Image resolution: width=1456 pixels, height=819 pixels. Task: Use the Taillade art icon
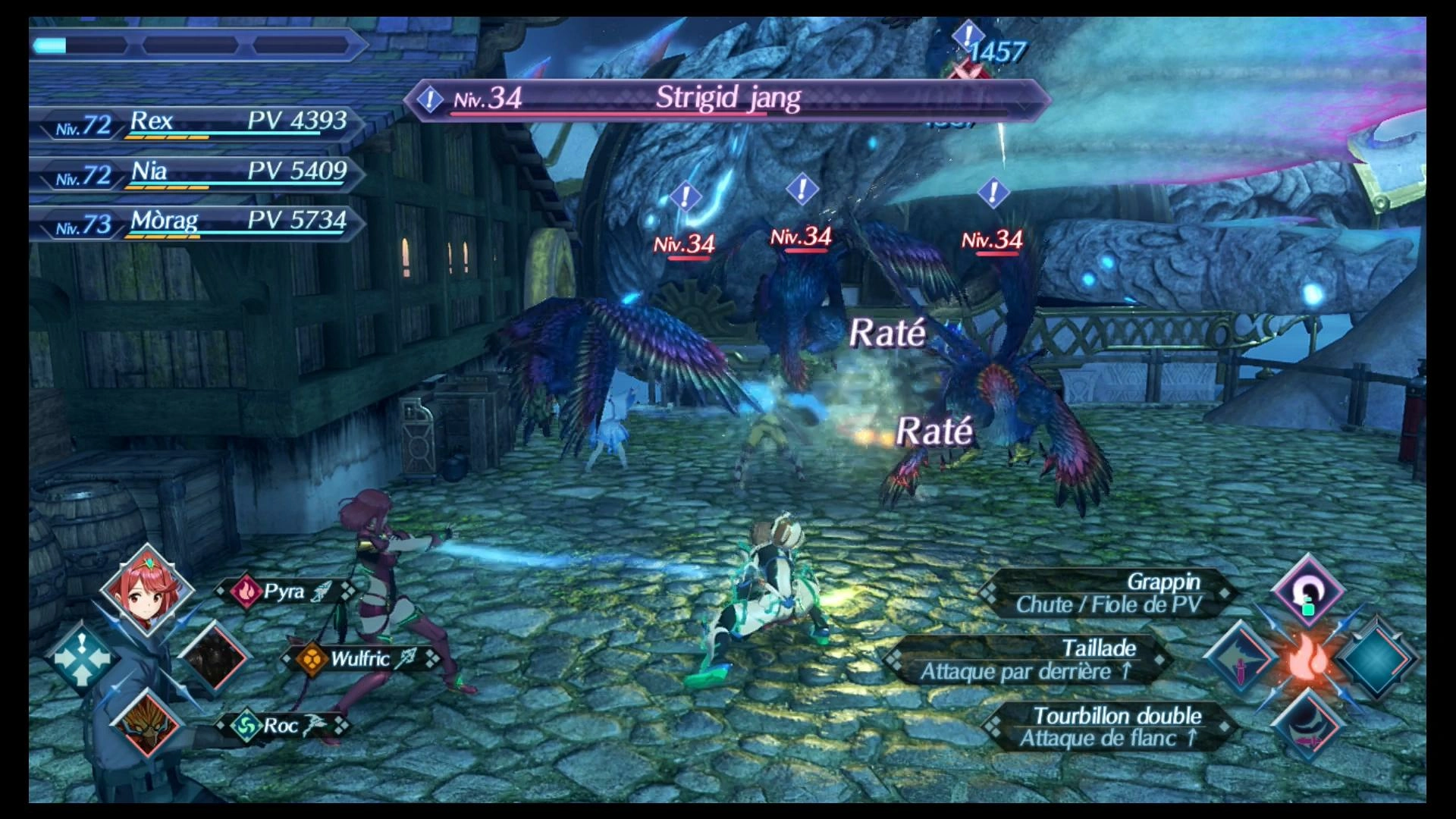pos(1241,658)
